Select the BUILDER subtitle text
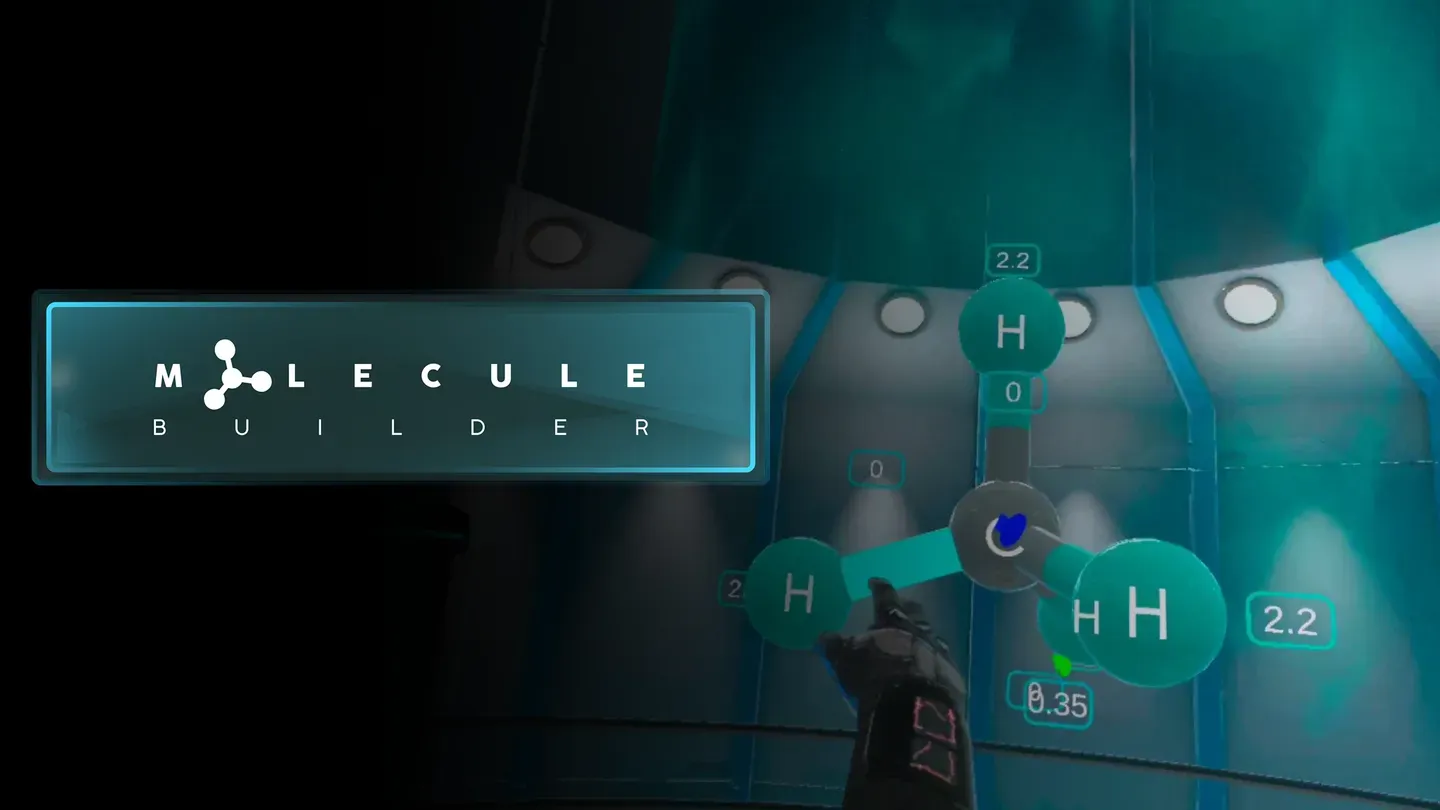The width and height of the screenshot is (1440, 810). 400,427
